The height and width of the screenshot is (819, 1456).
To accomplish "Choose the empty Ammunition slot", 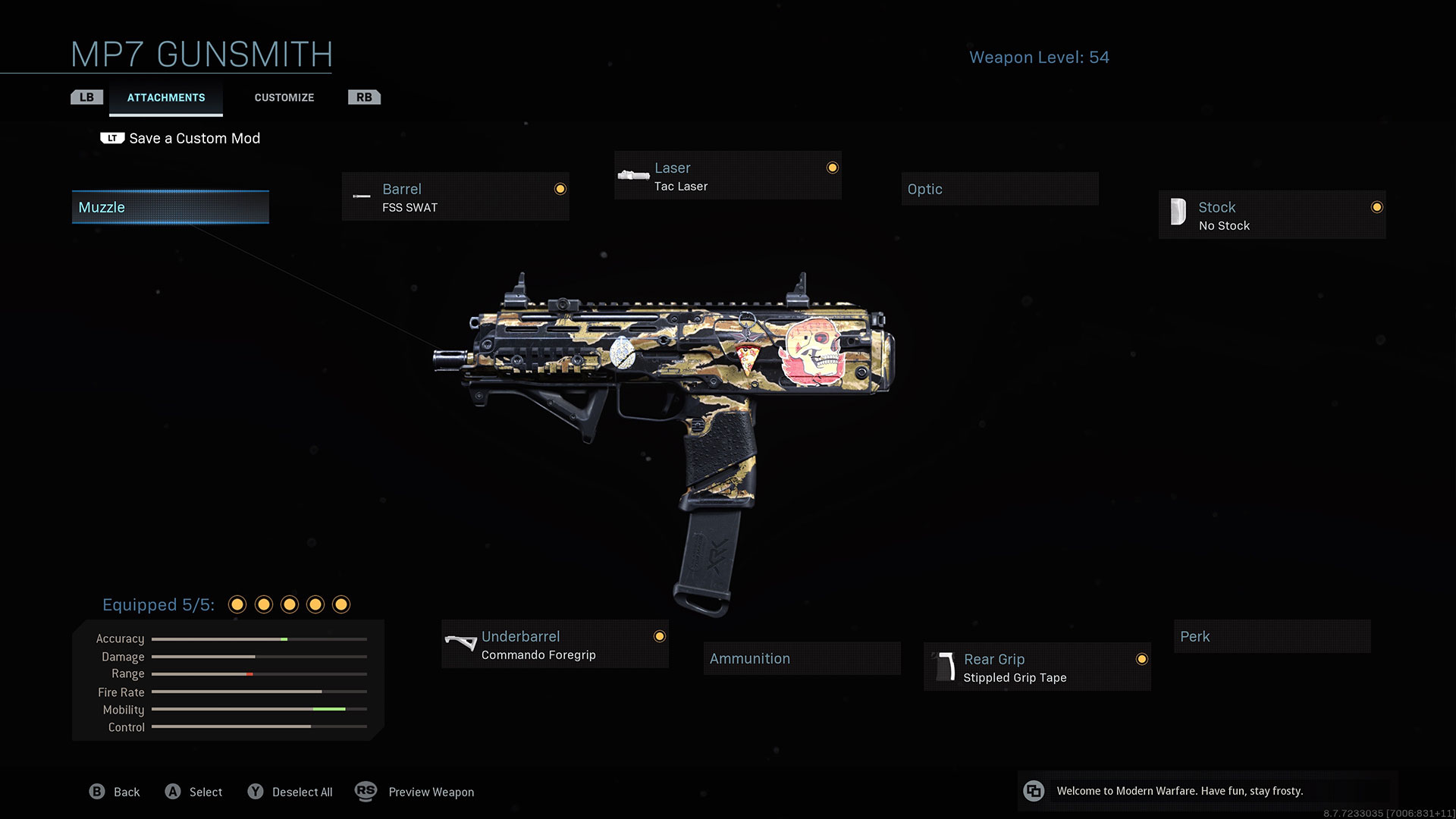I will [x=802, y=658].
